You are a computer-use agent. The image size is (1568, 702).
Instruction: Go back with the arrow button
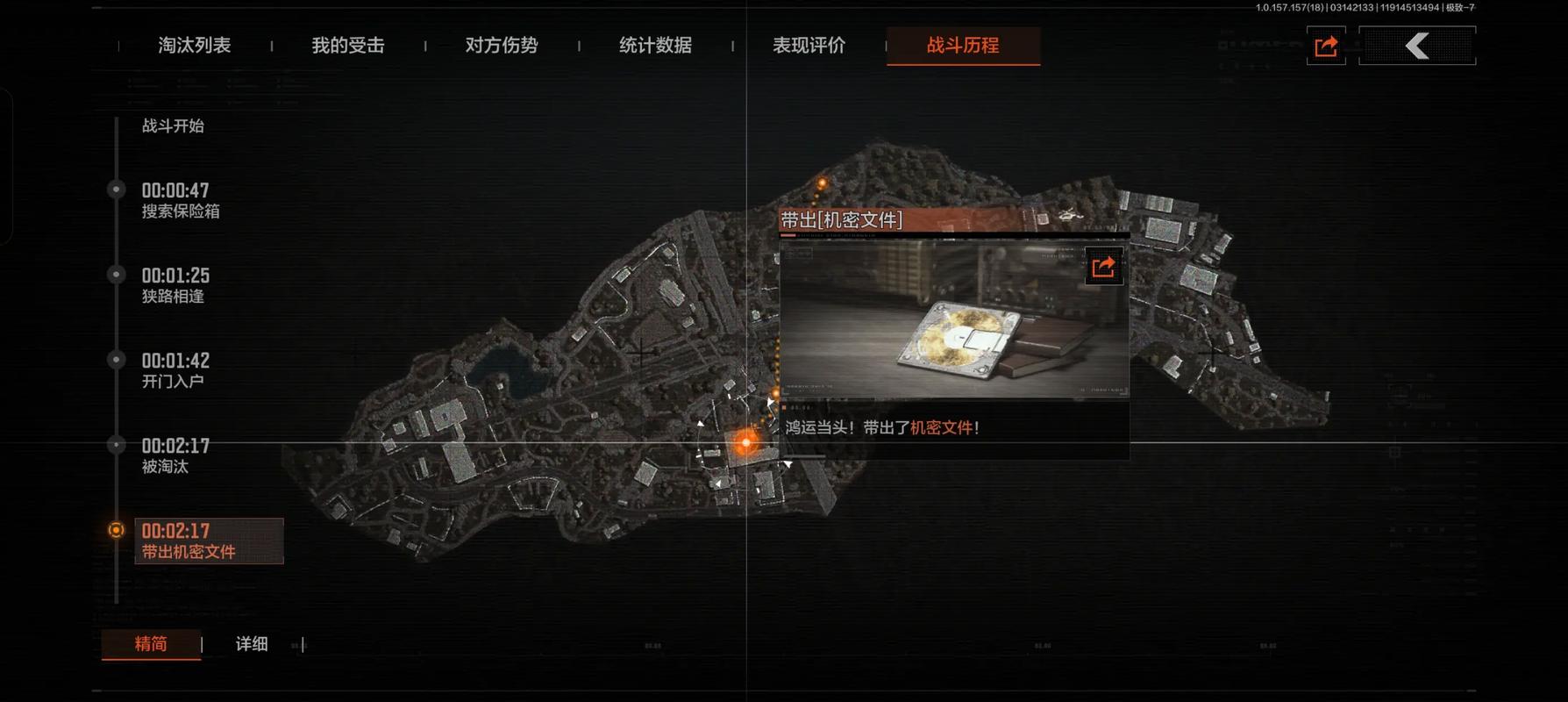[x=1417, y=46]
